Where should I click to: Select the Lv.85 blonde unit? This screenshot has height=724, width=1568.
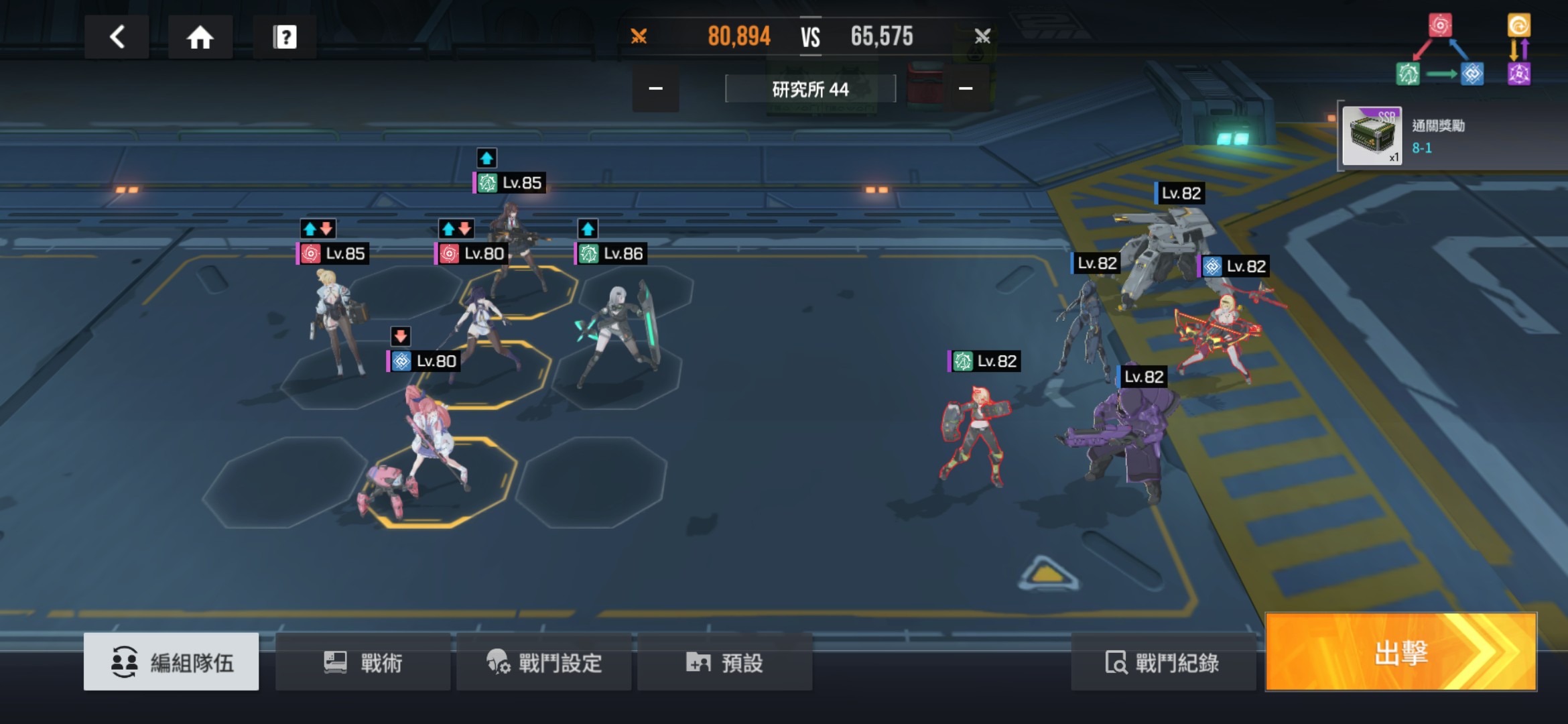335,322
